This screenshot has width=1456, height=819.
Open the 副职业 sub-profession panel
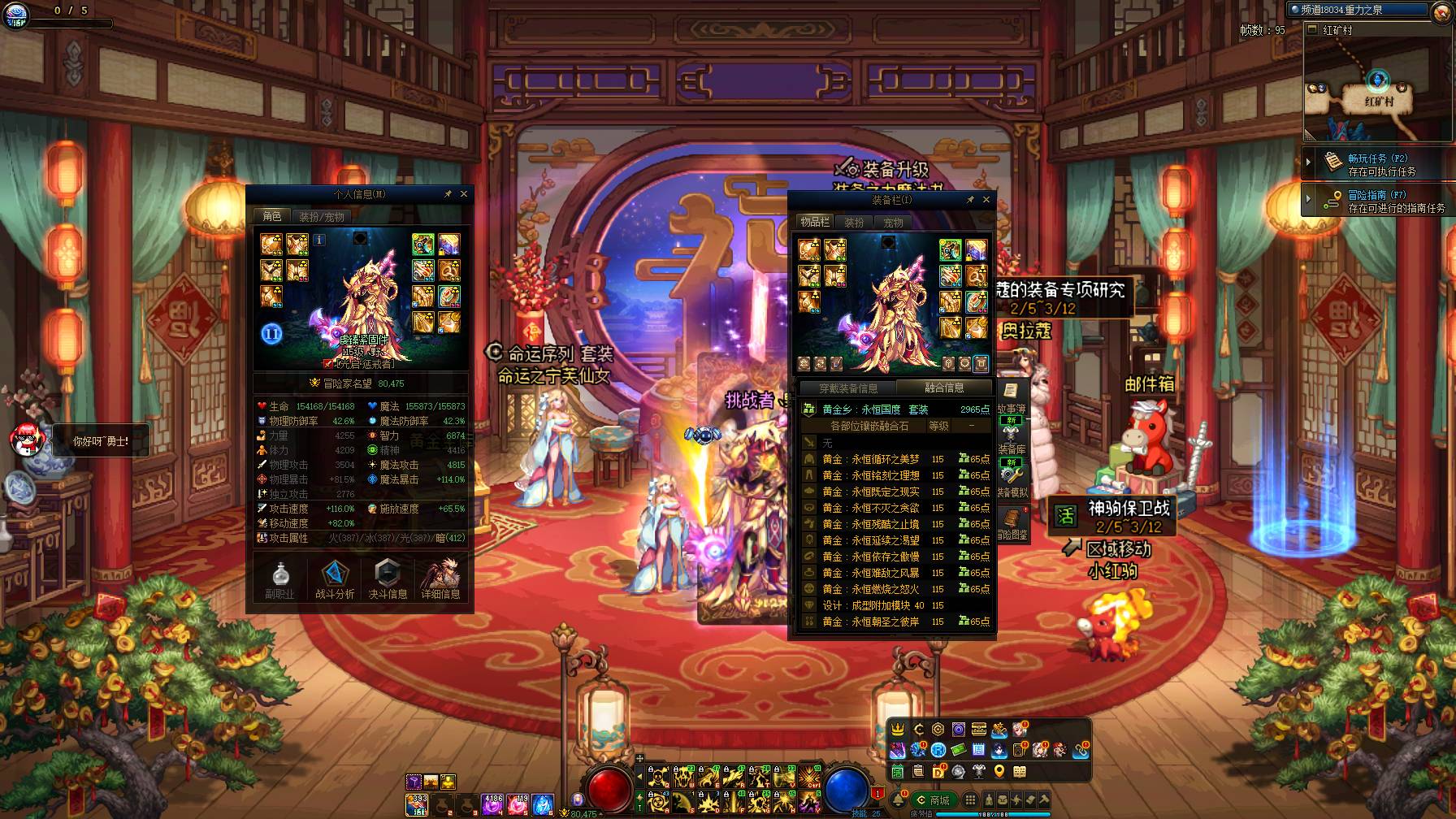280,579
